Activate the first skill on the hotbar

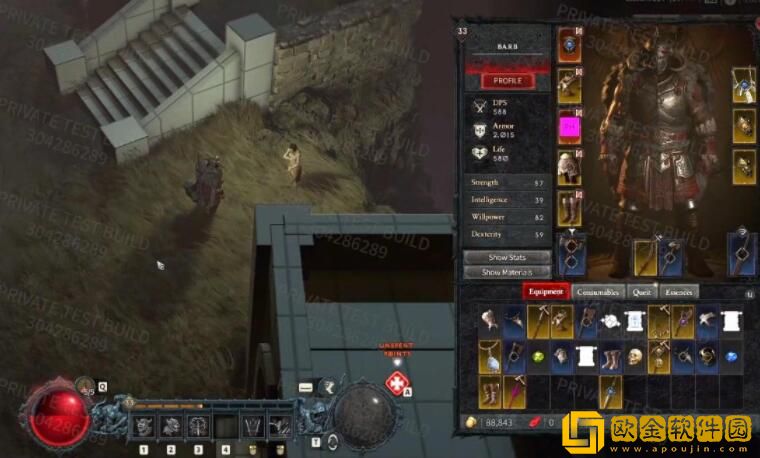point(143,427)
